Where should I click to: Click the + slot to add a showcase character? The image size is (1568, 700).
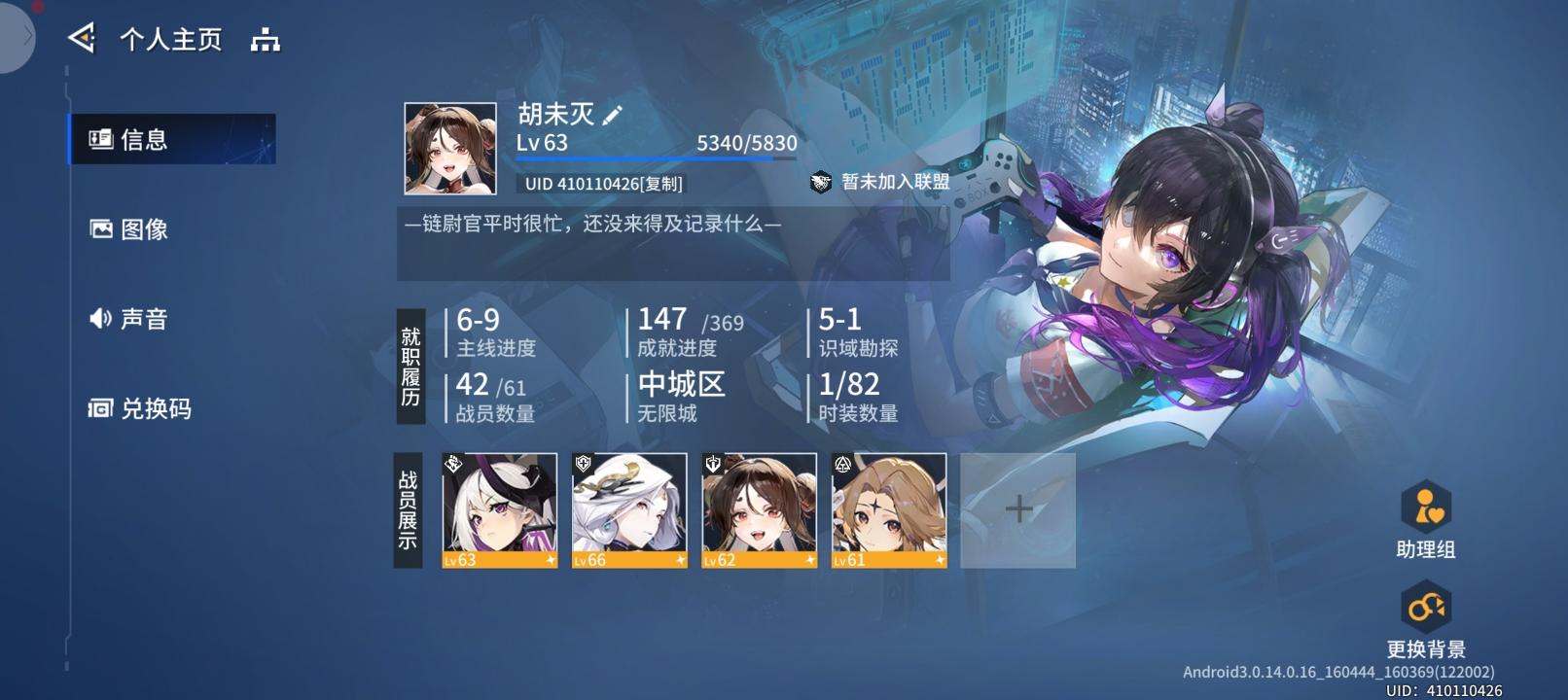click(1020, 508)
